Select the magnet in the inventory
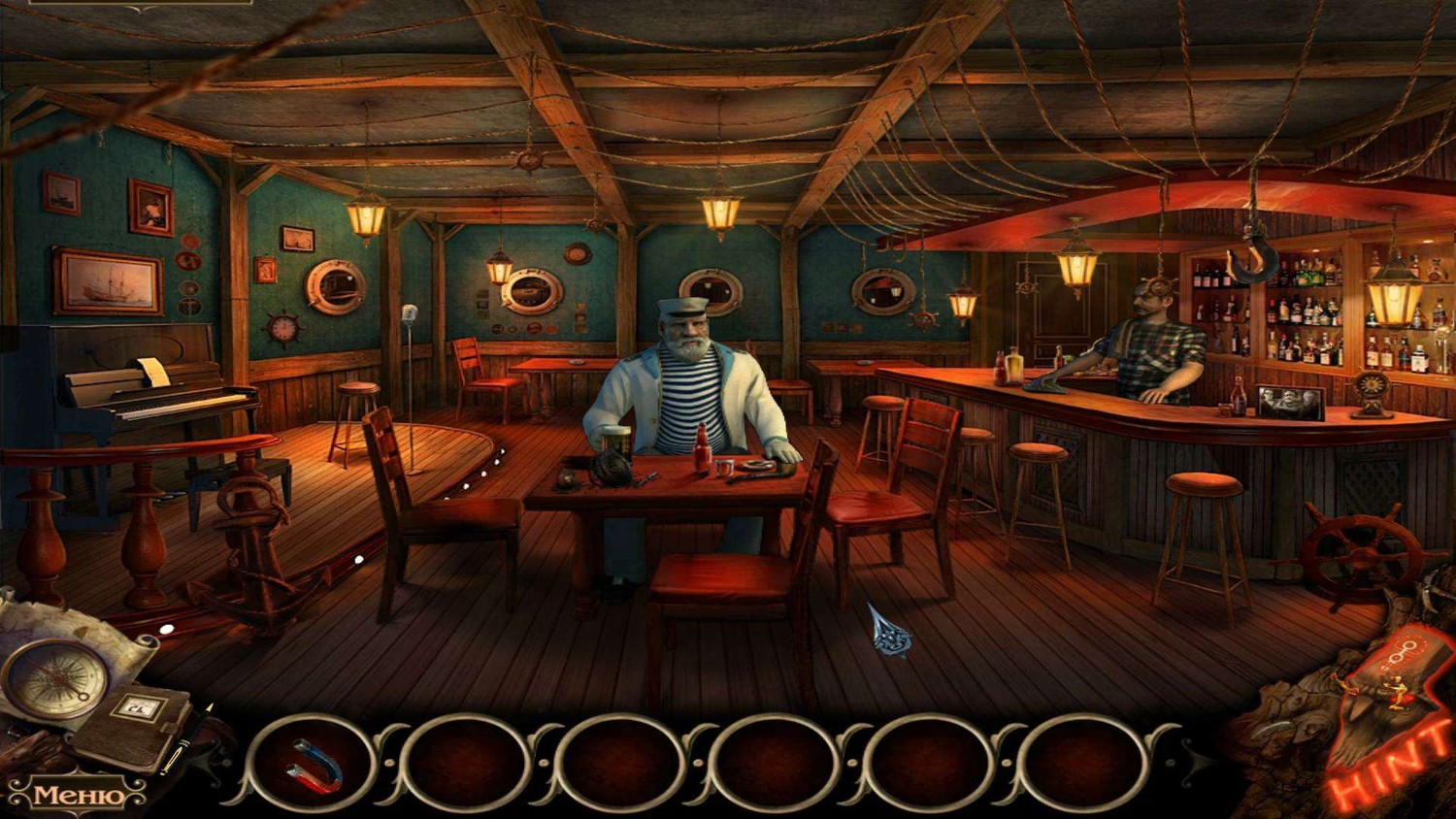 [314, 766]
